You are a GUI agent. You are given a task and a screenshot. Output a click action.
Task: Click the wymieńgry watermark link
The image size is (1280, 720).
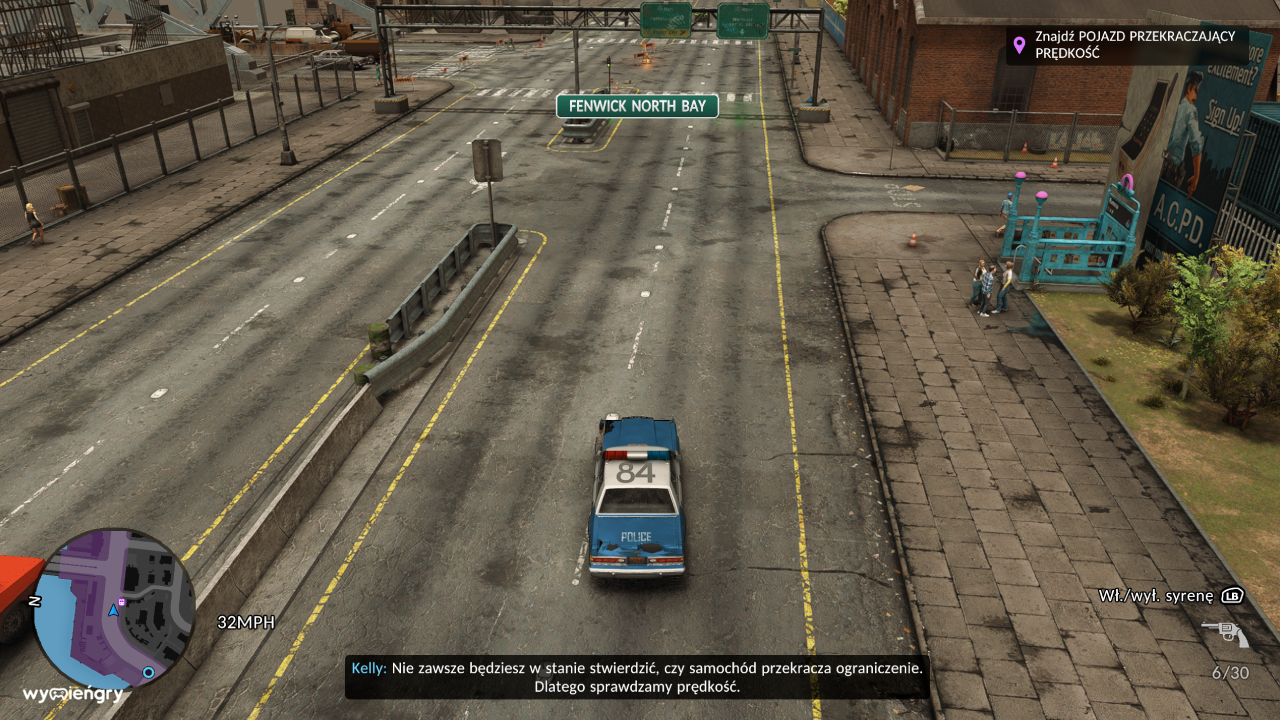coord(73,693)
